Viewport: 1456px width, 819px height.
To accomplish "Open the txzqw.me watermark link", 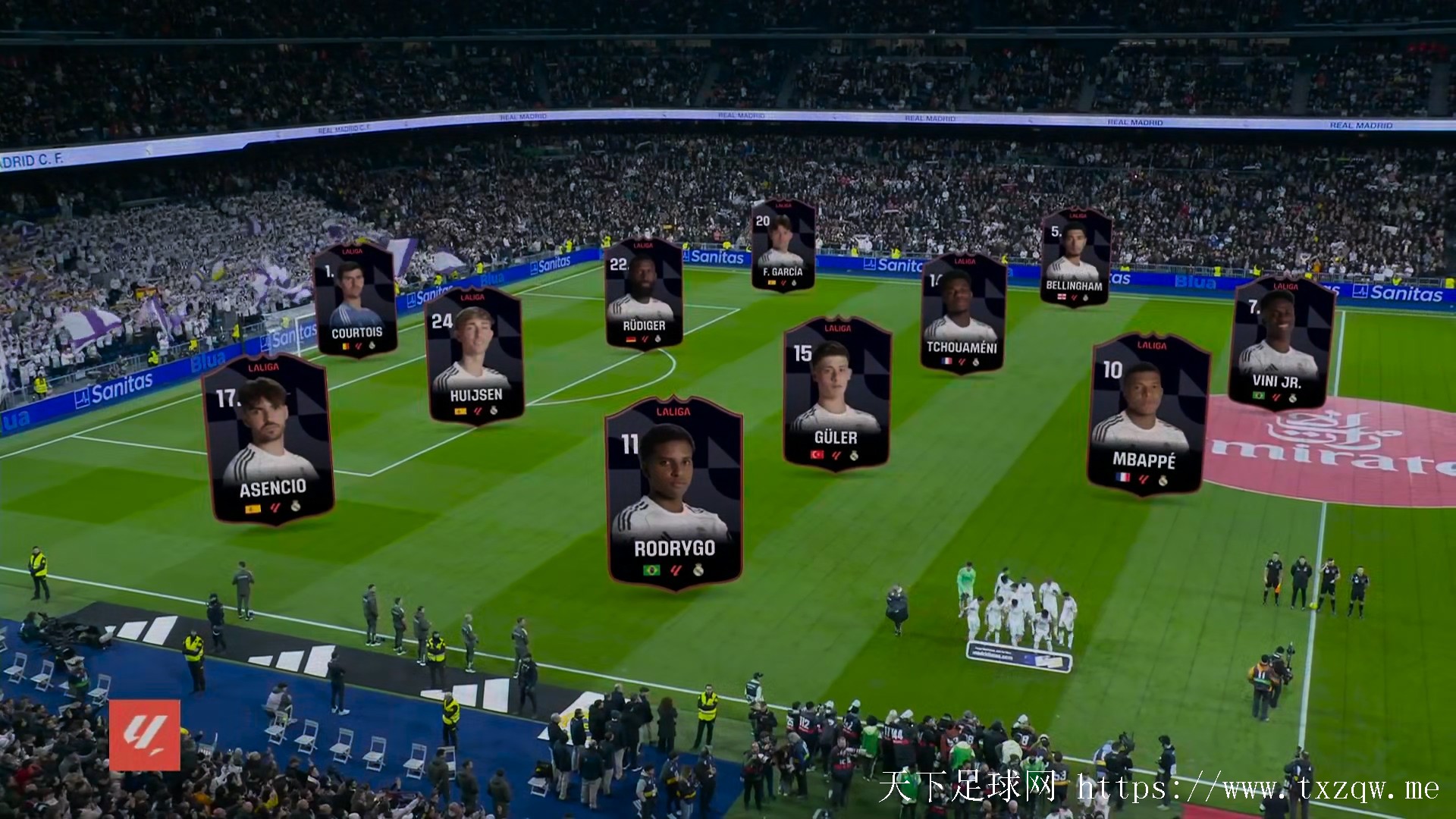I will click(x=1257, y=789).
